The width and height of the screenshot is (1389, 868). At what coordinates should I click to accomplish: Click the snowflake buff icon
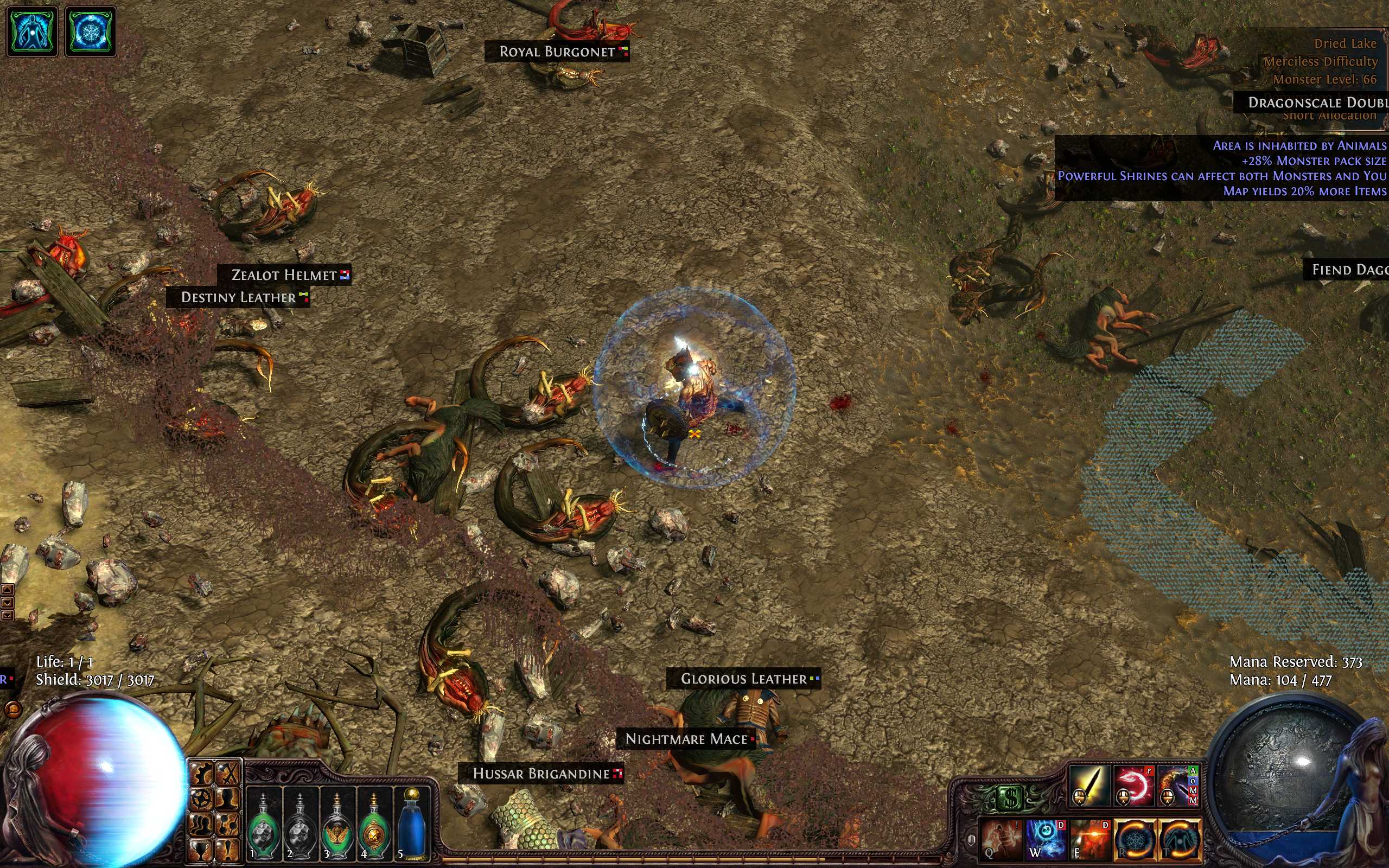click(91, 31)
